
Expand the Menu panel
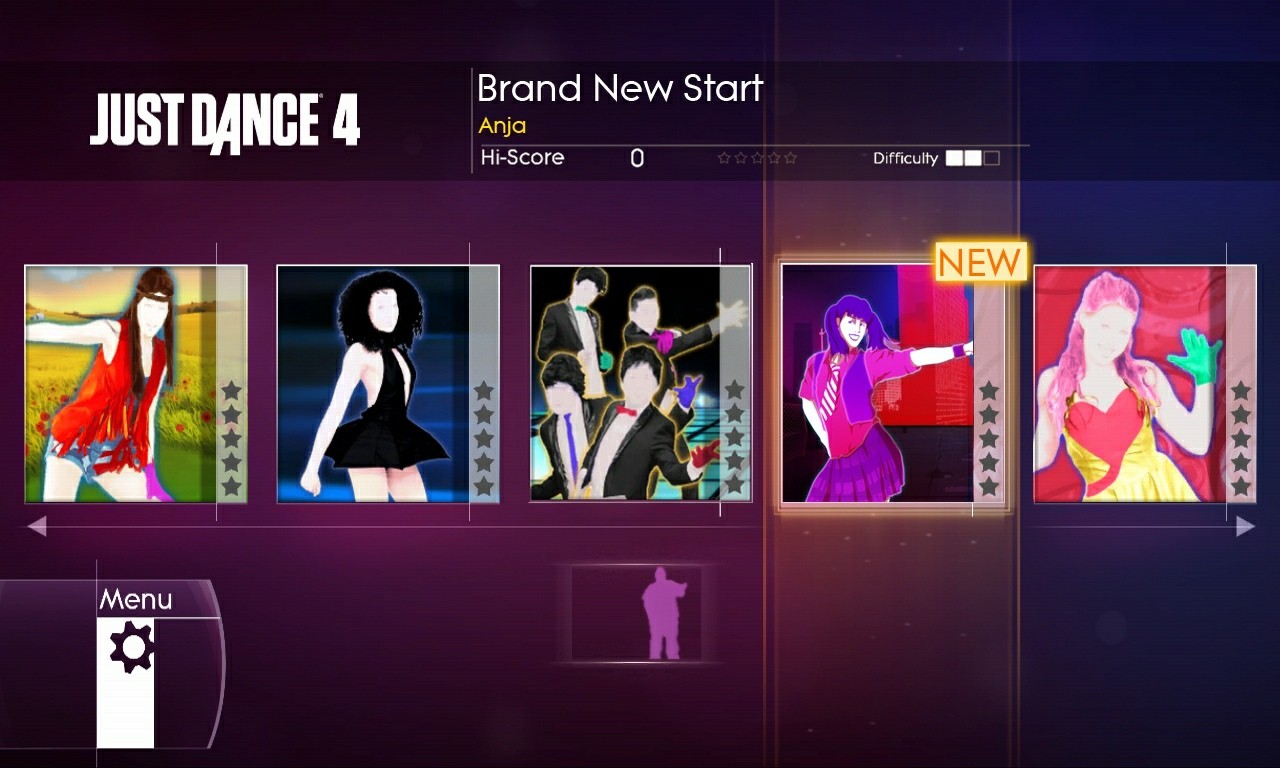coord(136,599)
